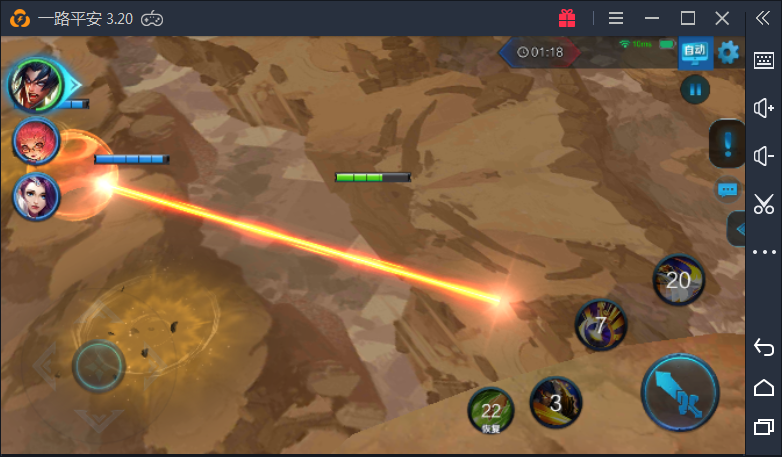Pause the battle

pyautogui.click(x=695, y=90)
